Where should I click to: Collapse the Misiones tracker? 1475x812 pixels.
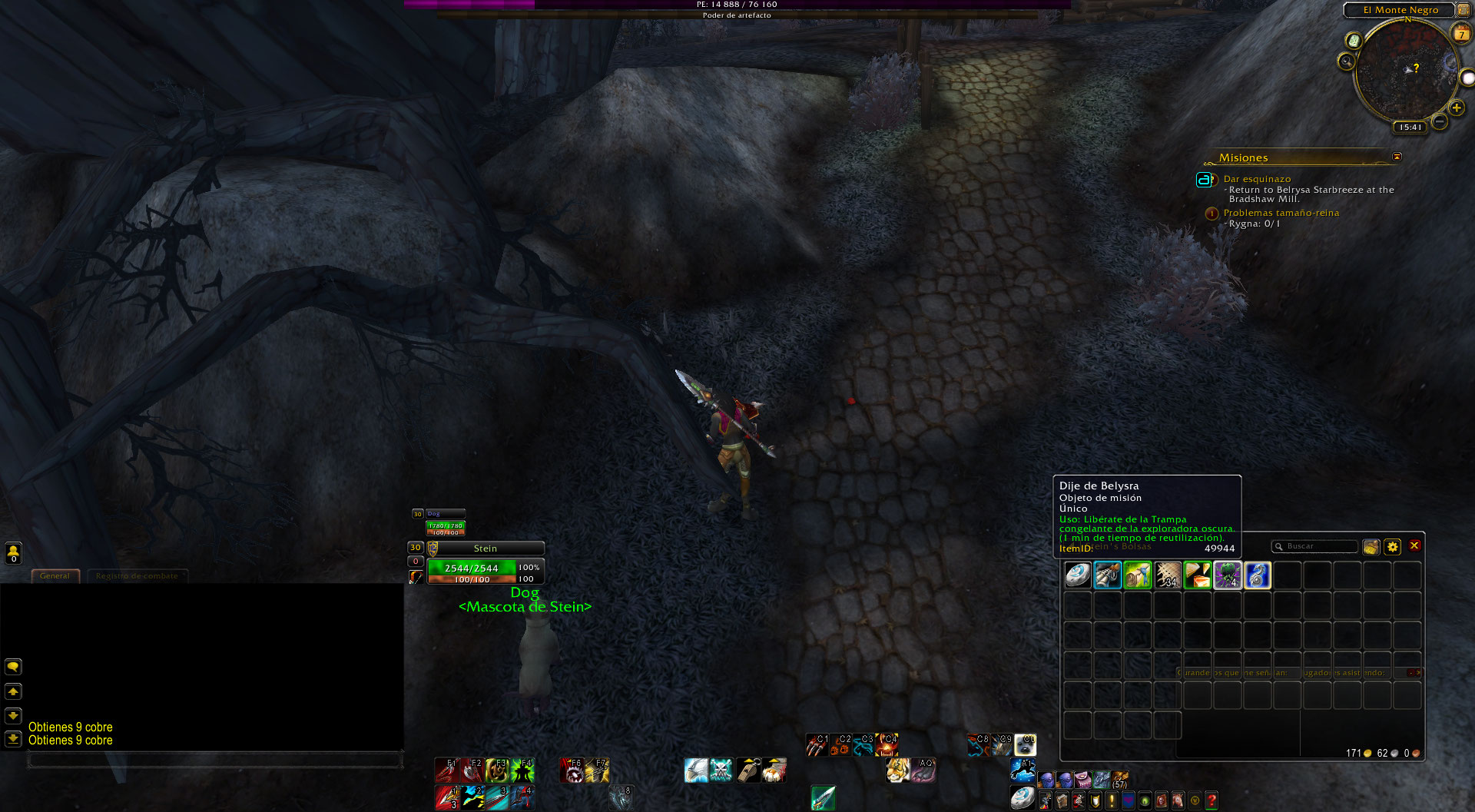pos(1397,157)
